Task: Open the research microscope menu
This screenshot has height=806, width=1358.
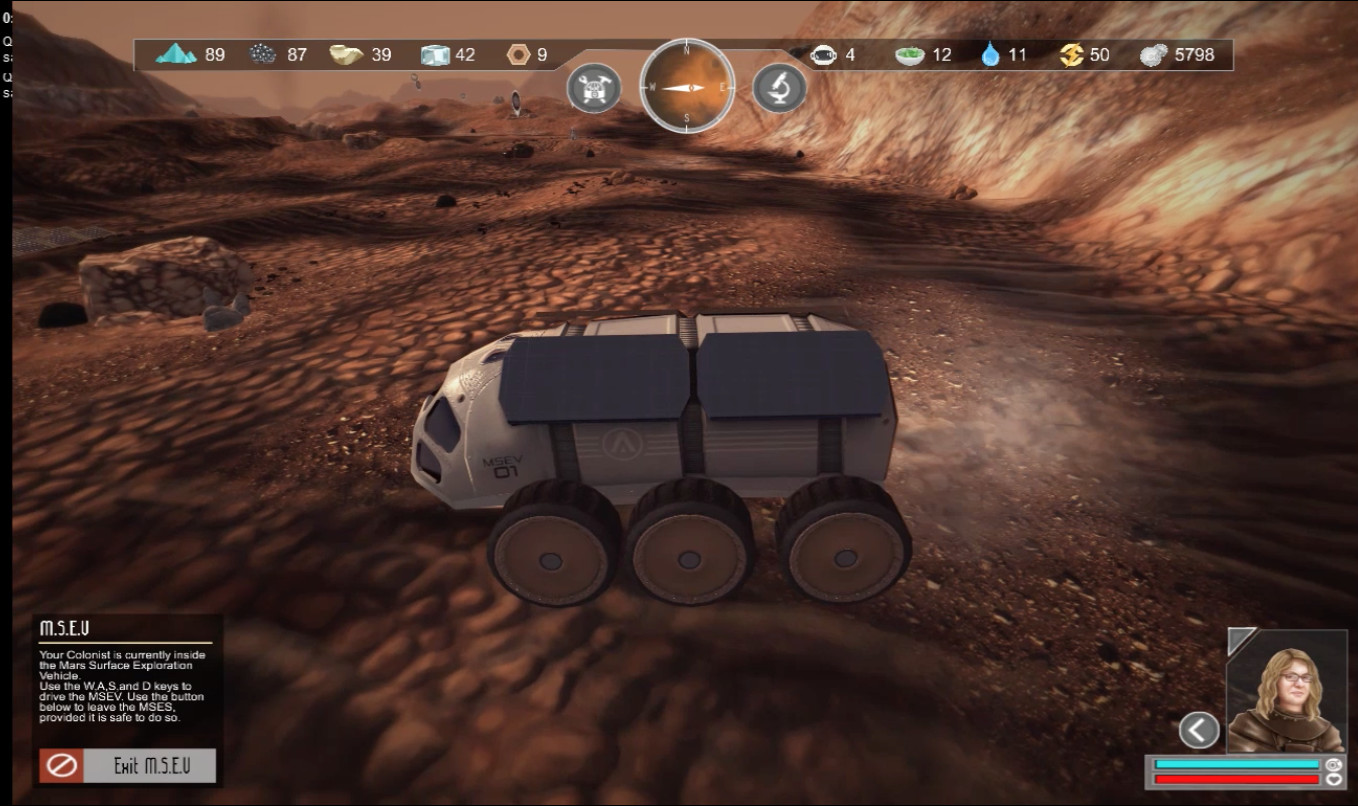Action: [x=779, y=89]
